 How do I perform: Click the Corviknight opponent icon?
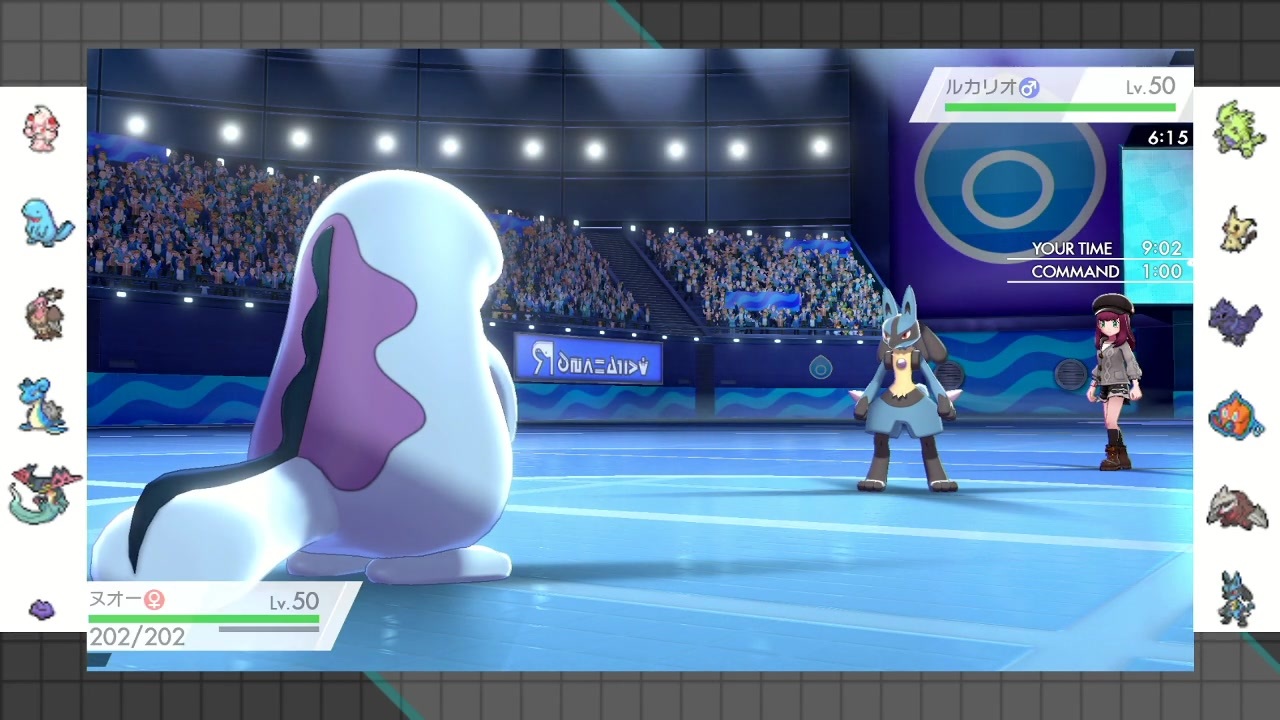(x=1236, y=322)
